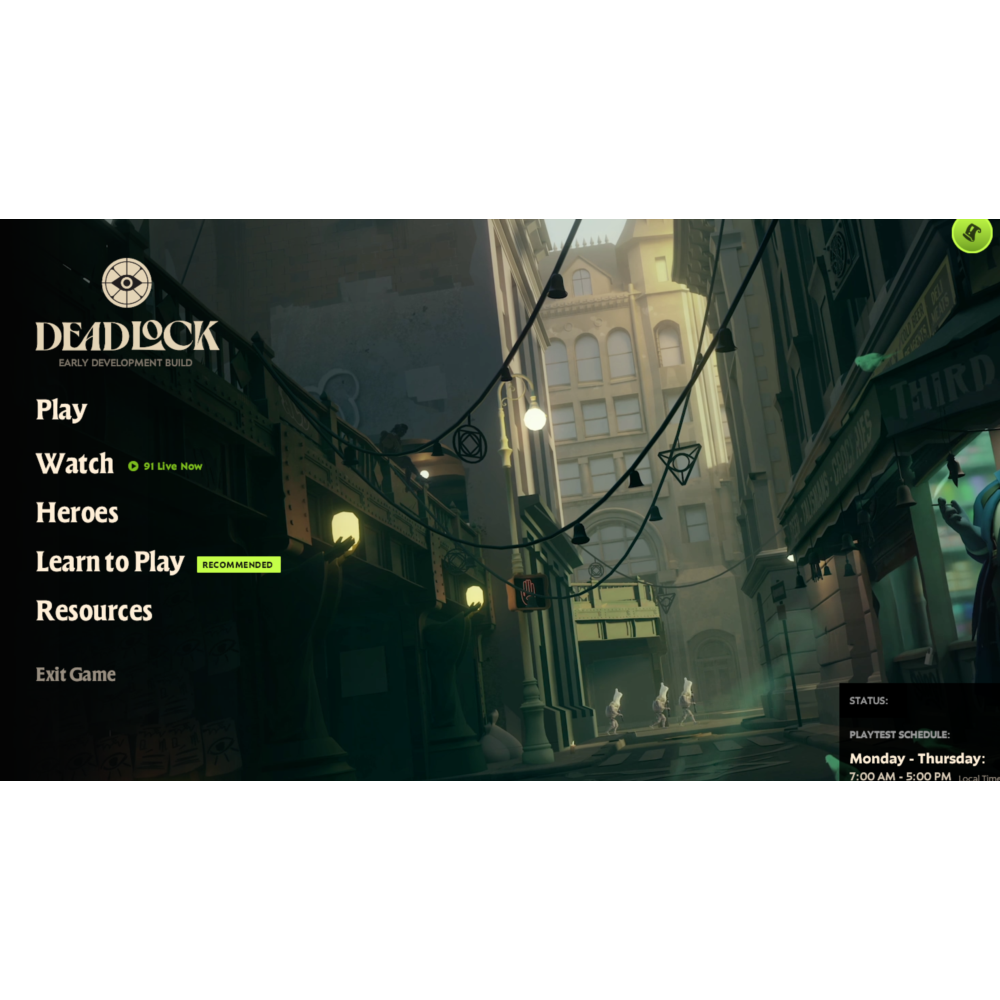
Task: Open the Resources menu
Action: coord(94,611)
